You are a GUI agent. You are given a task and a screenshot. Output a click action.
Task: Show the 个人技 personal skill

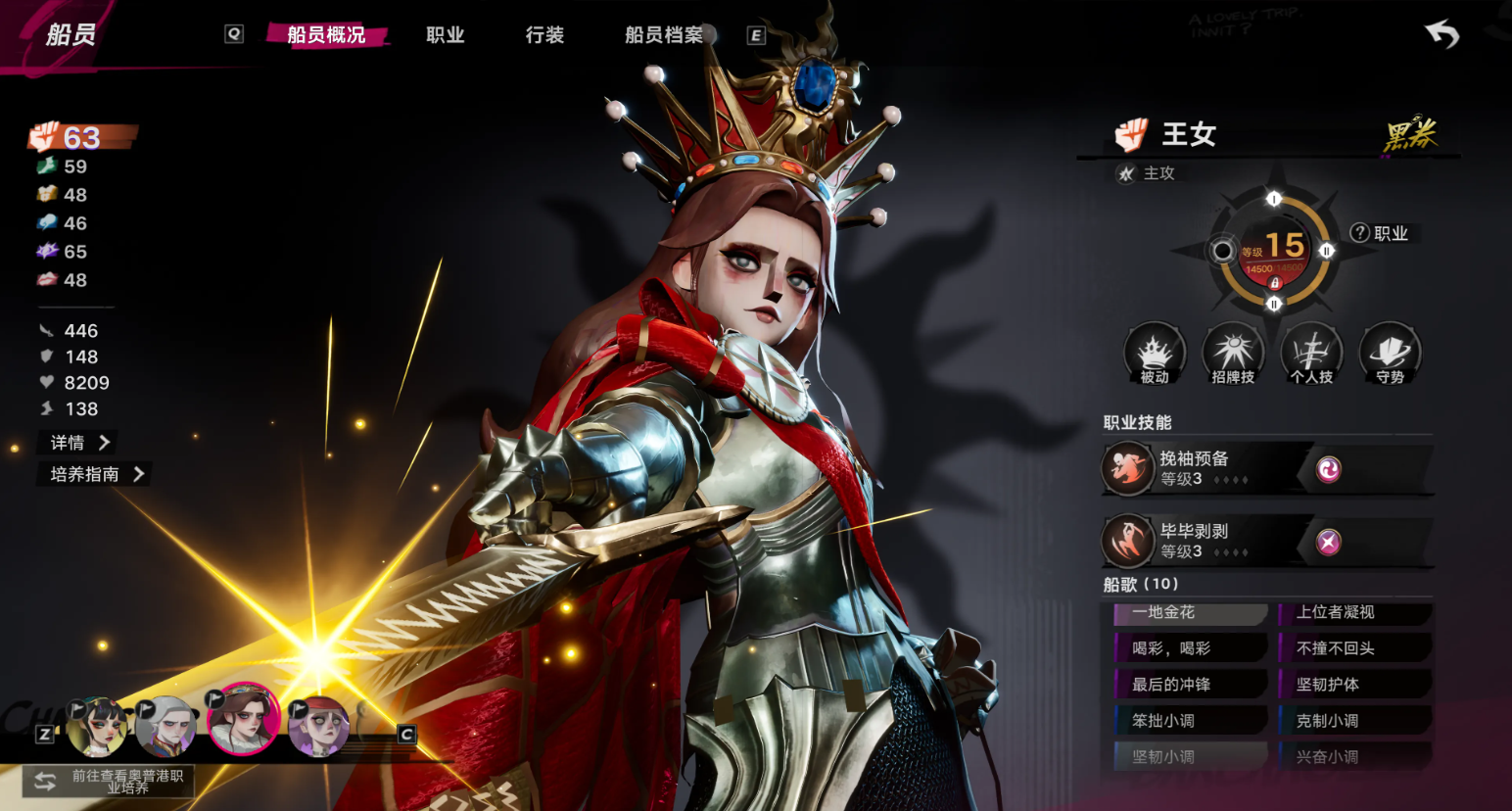click(x=1311, y=354)
